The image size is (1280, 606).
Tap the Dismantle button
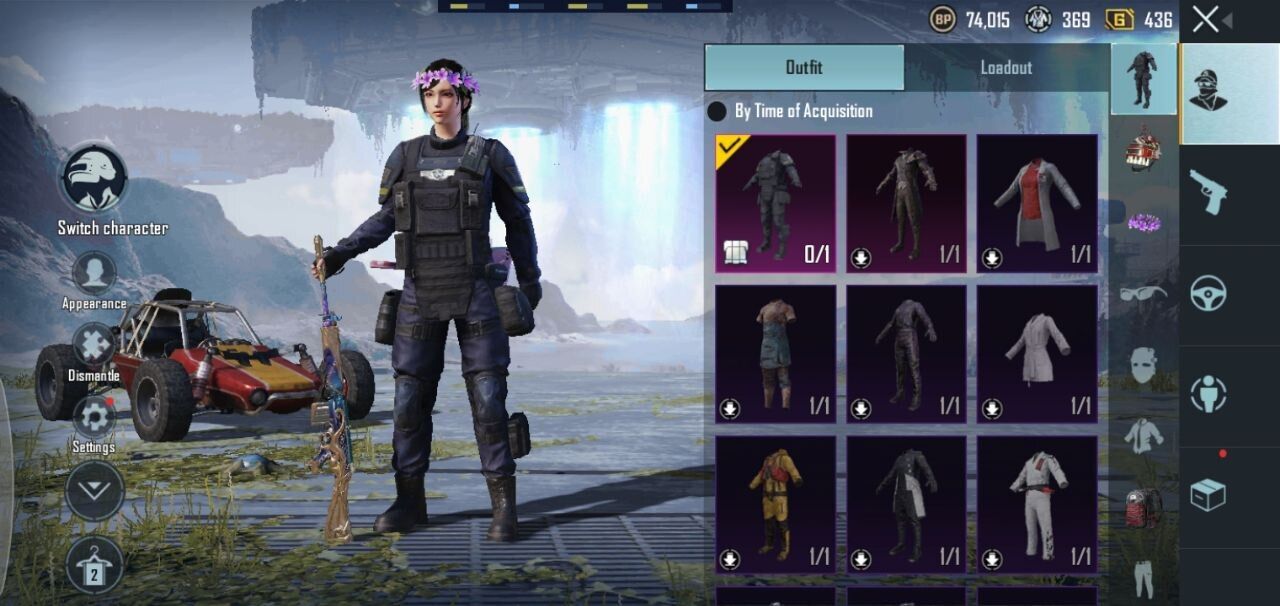94,345
